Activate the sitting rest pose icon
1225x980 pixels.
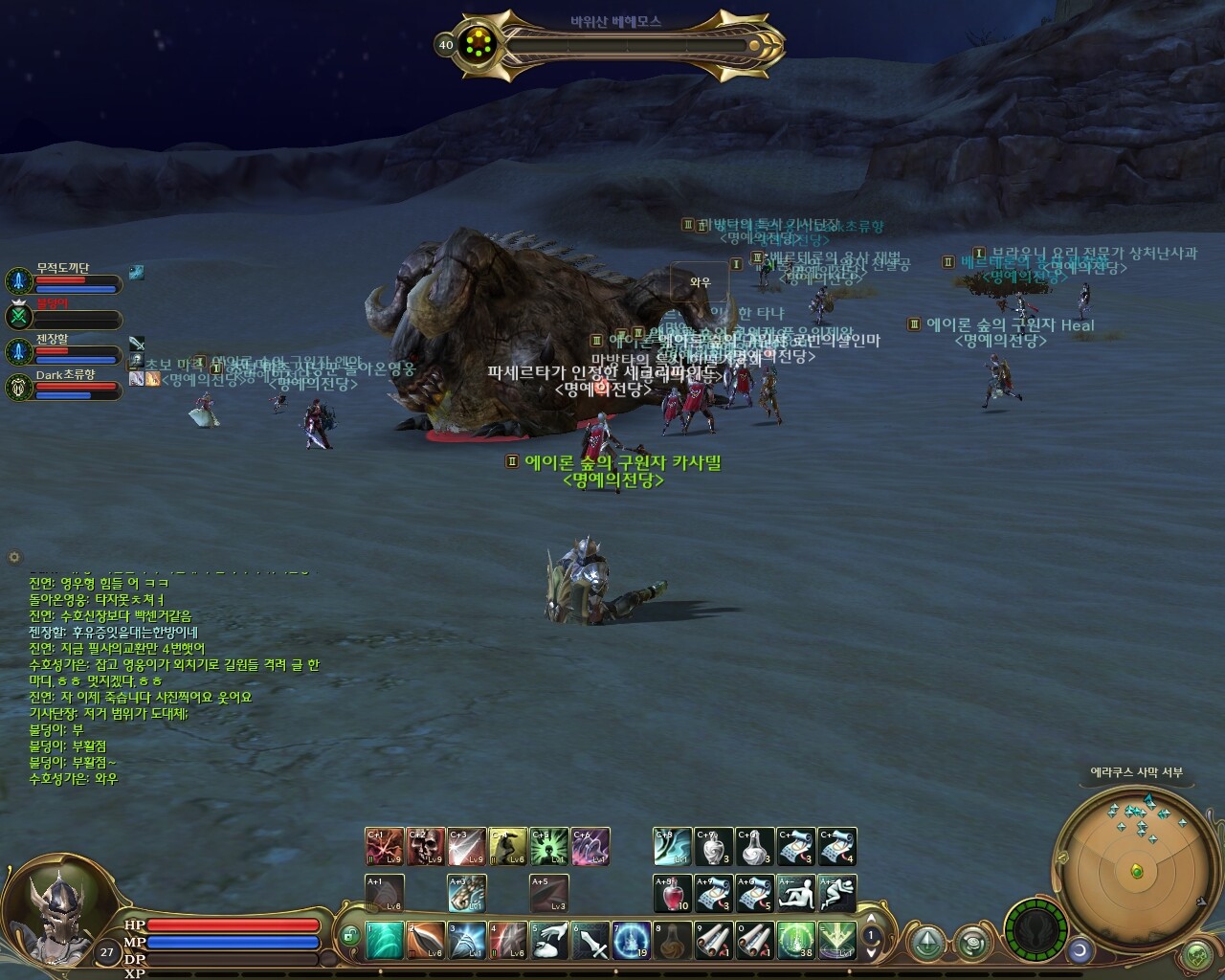click(796, 894)
